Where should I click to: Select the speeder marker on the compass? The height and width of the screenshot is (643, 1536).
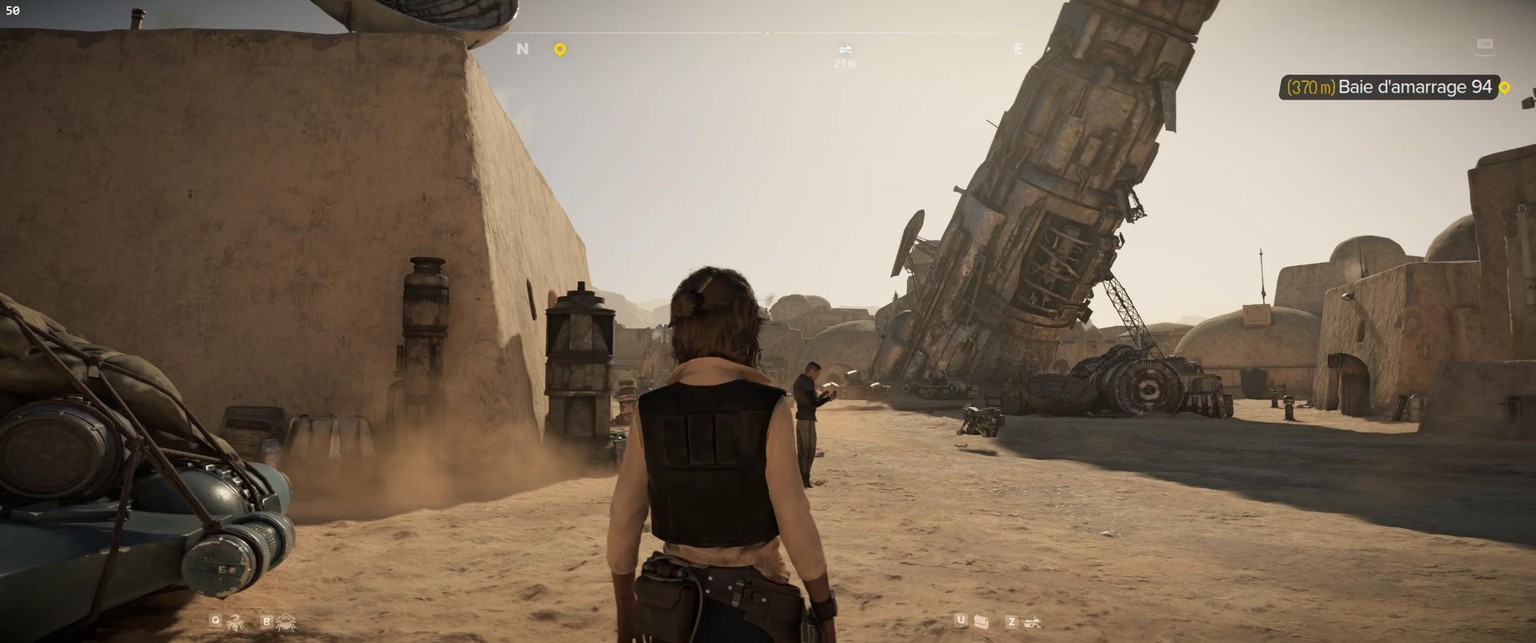pos(845,49)
